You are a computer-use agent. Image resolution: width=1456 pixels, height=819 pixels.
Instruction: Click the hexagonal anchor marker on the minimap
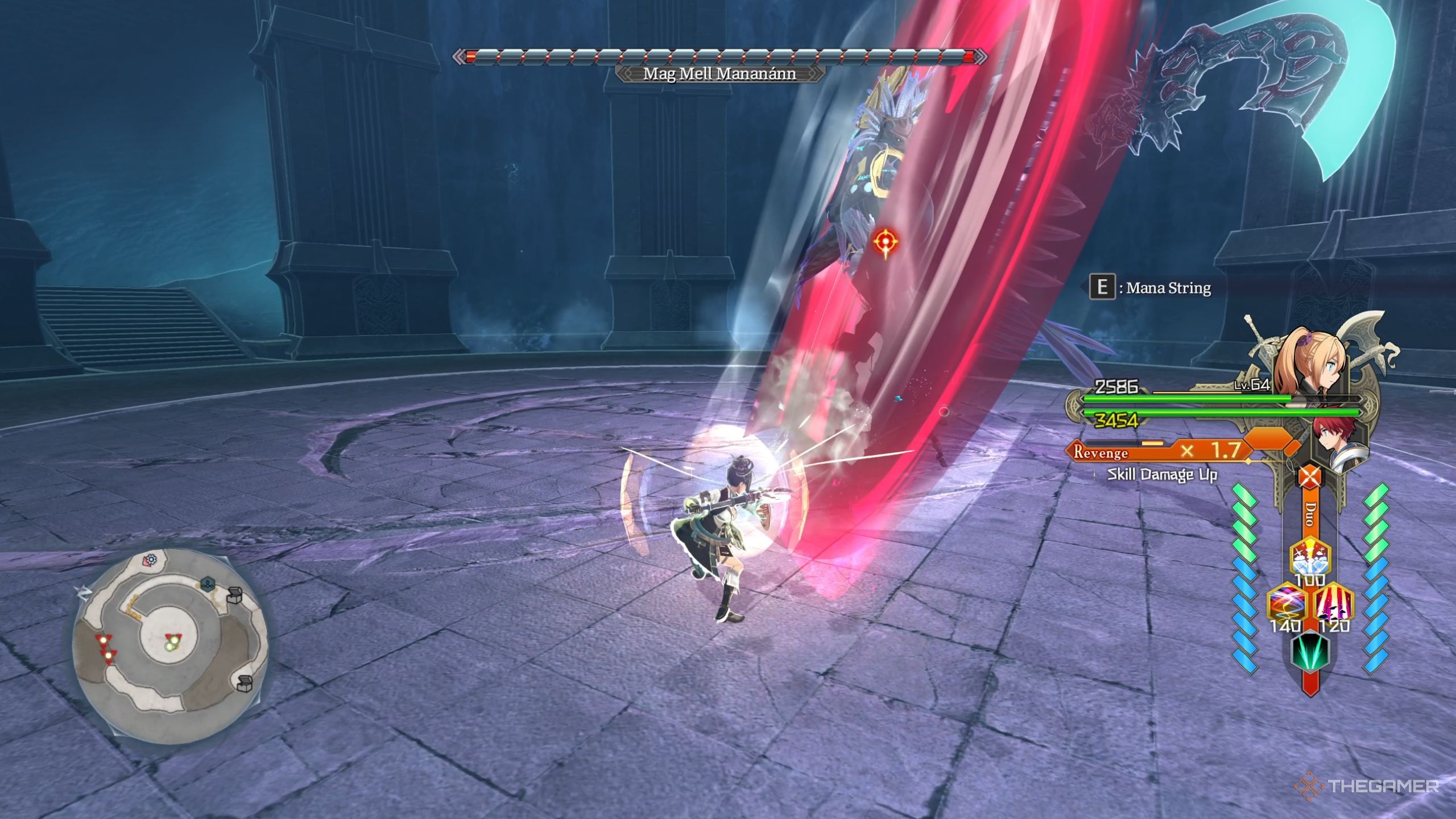[x=208, y=585]
